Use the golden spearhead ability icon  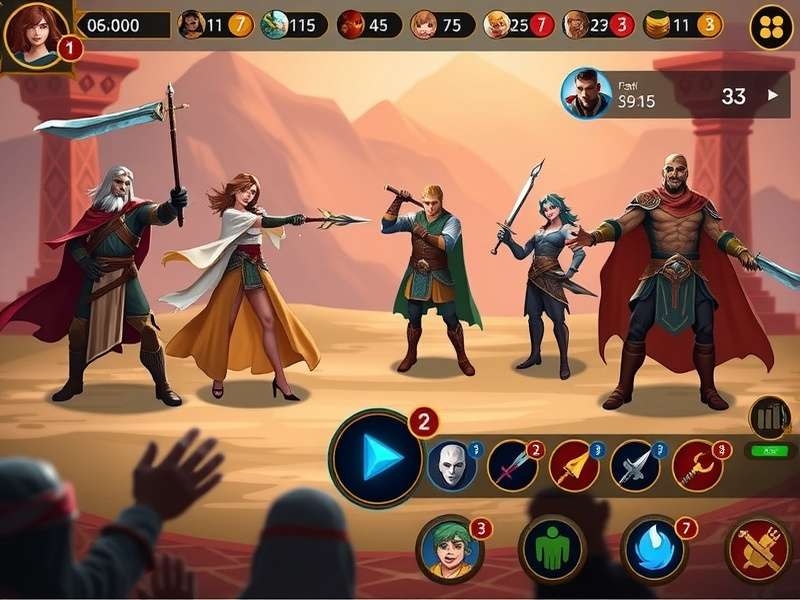click(x=574, y=465)
